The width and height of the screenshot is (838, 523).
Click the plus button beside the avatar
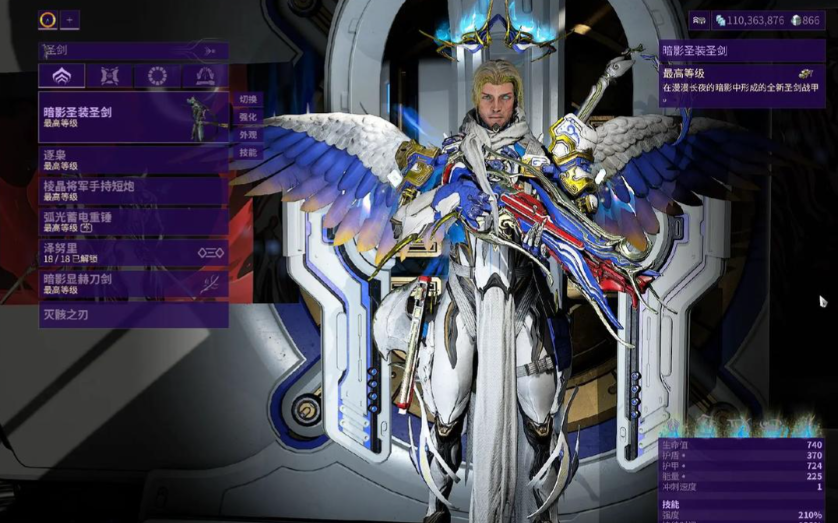pyautogui.click(x=70, y=19)
